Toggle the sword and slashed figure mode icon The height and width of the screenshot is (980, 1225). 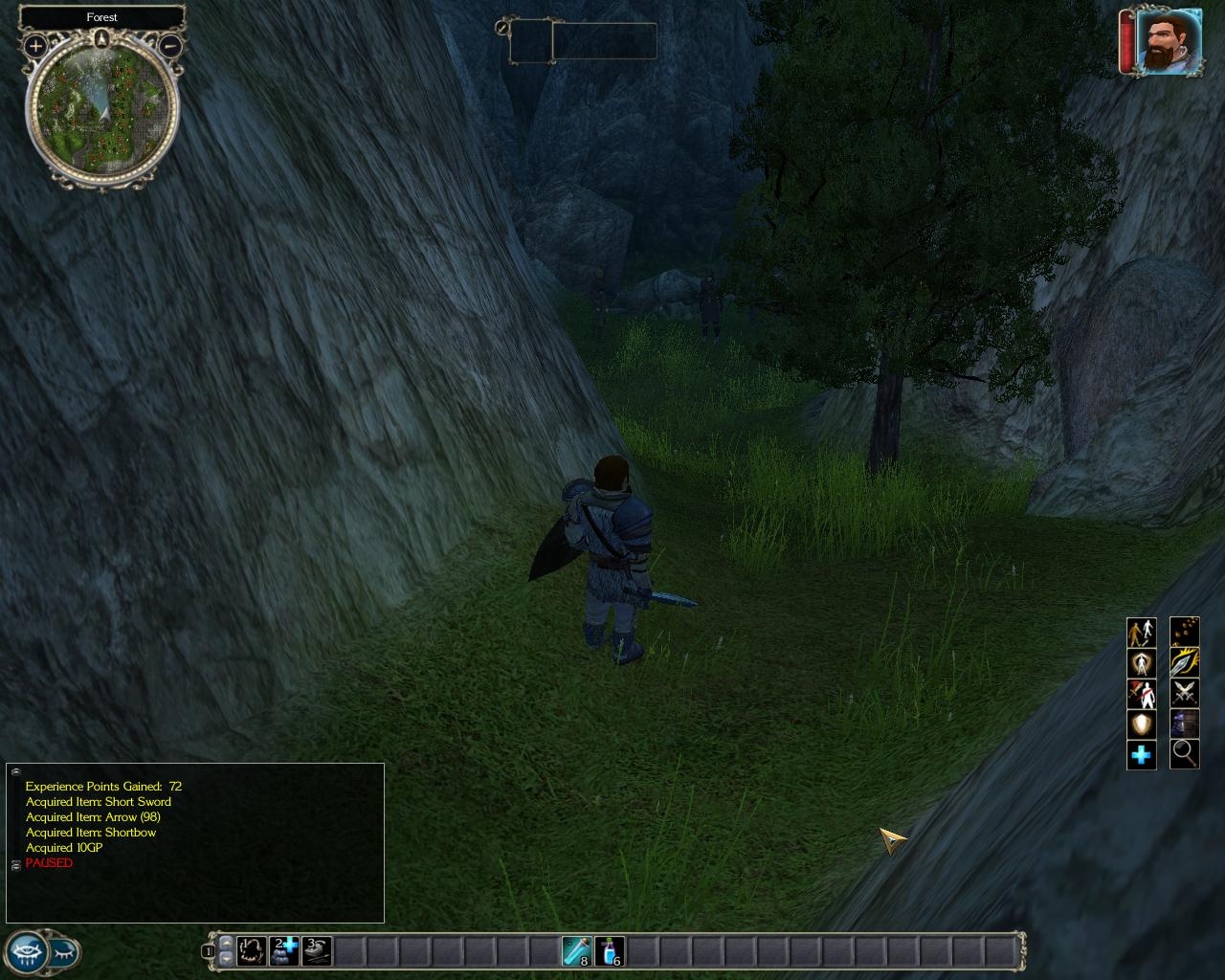tap(1141, 694)
